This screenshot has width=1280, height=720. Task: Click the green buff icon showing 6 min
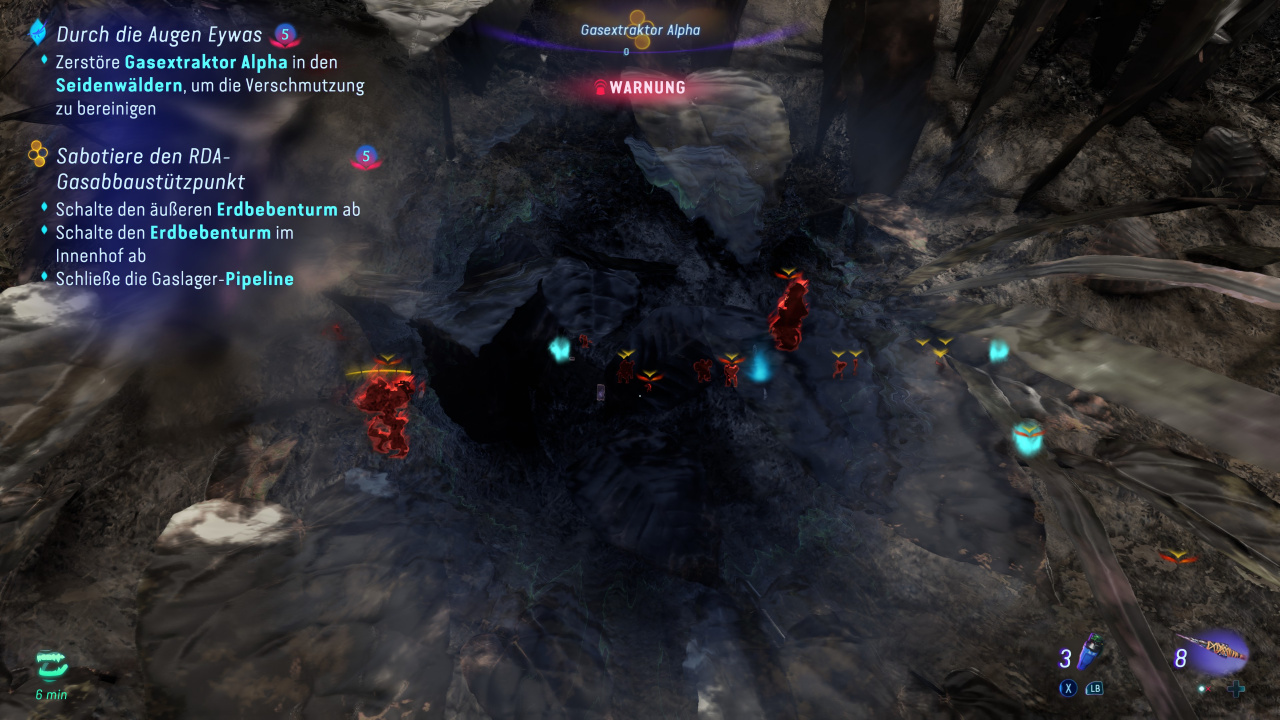pyautogui.click(x=51, y=664)
